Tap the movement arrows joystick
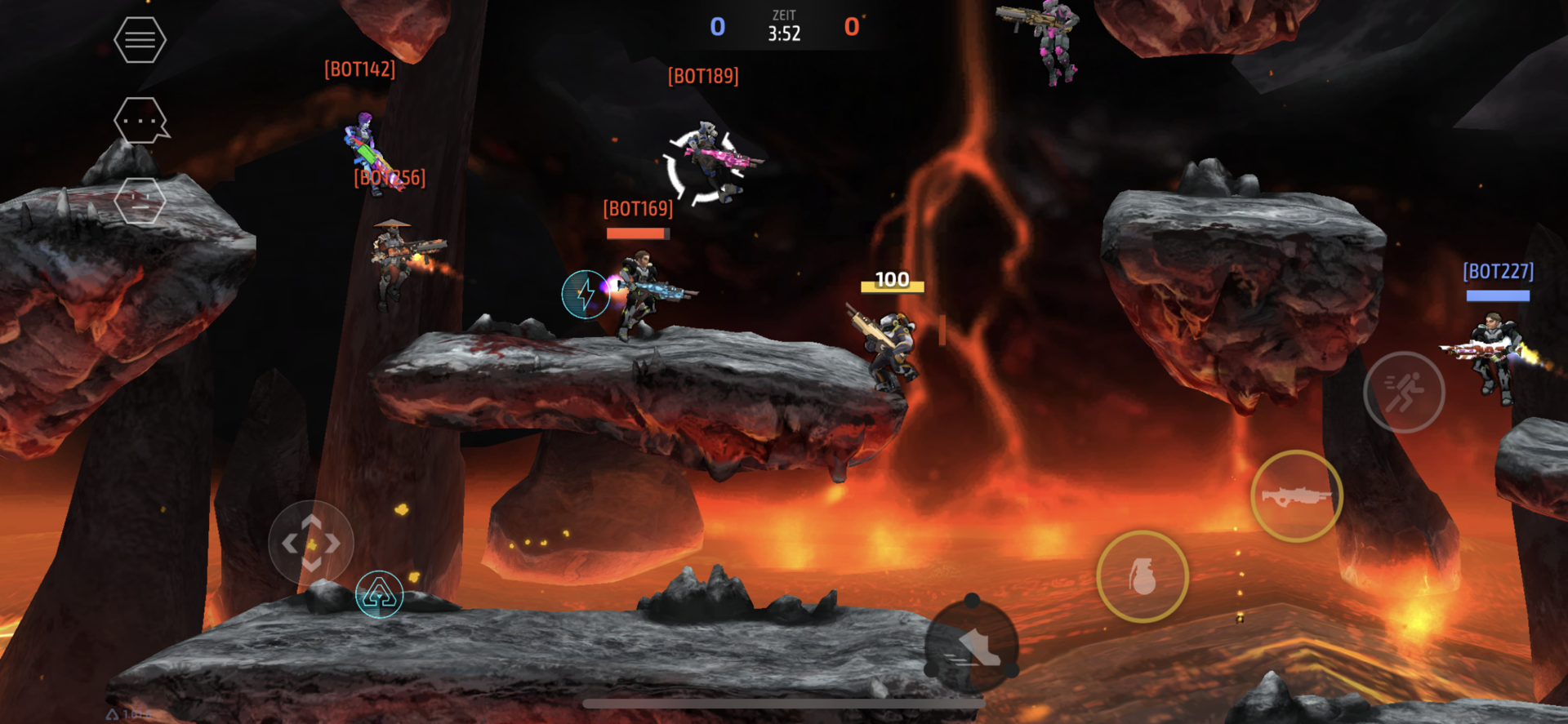Screen dimensions: 1568x724 point(311,543)
